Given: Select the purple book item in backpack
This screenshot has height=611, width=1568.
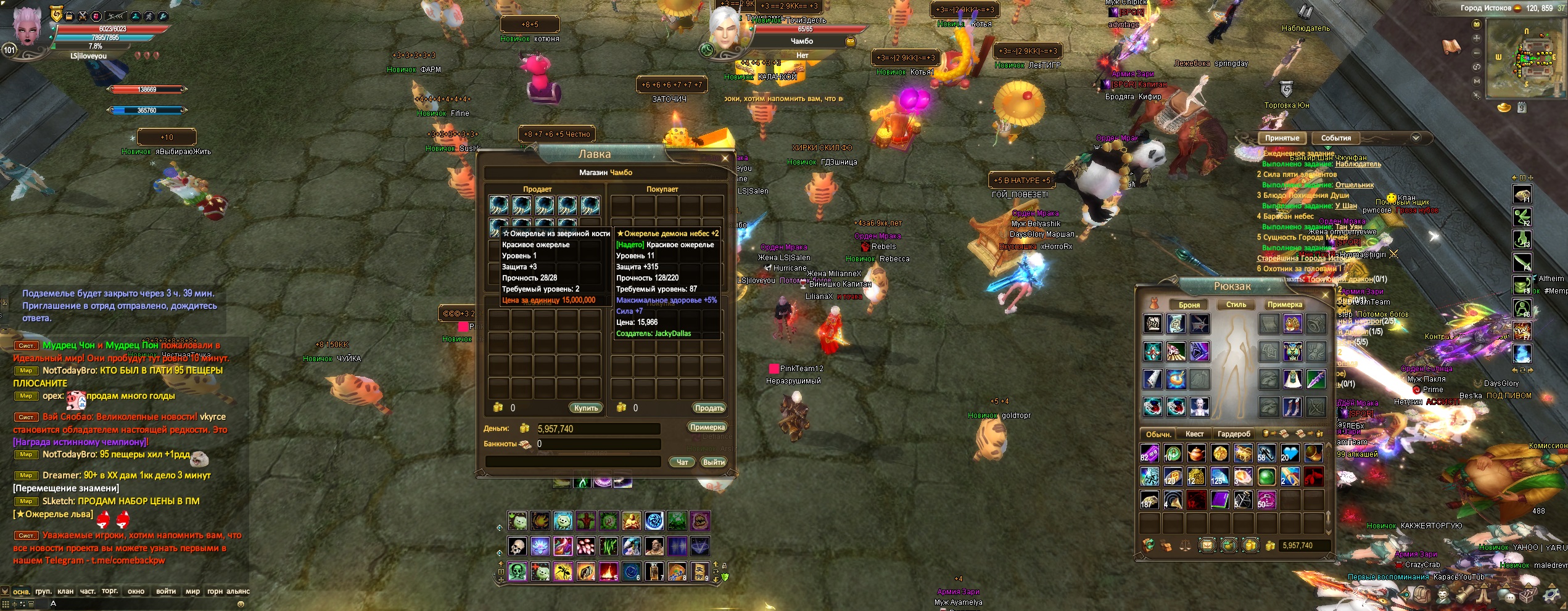Looking at the screenshot, I should tap(1219, 499).
